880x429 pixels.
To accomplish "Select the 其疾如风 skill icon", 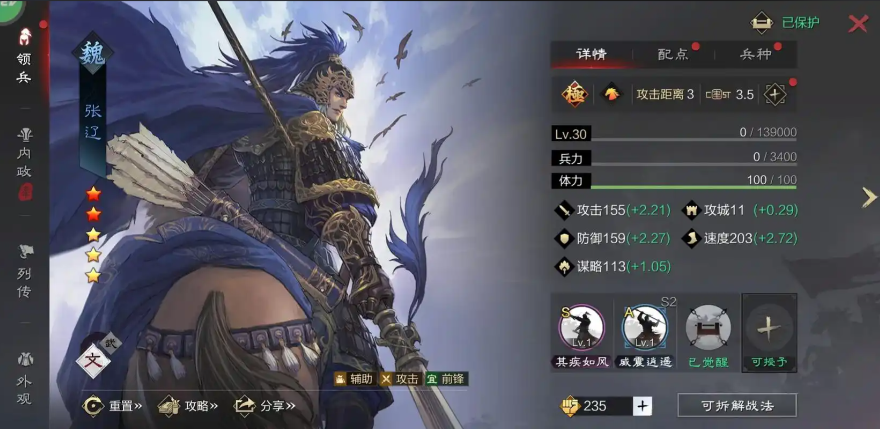I will [x=582, y=328].
